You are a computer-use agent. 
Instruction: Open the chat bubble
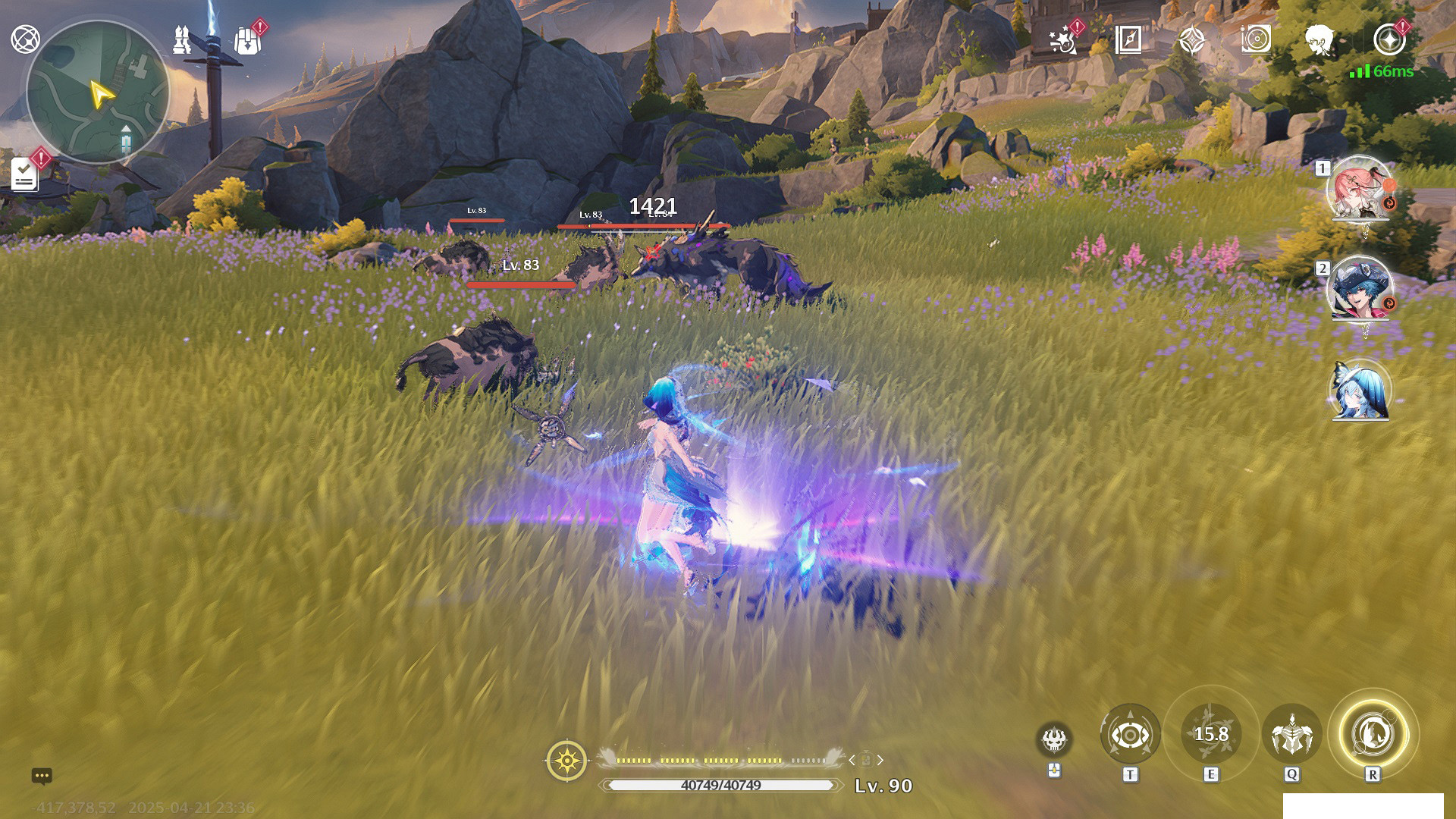tap(42, 776)
